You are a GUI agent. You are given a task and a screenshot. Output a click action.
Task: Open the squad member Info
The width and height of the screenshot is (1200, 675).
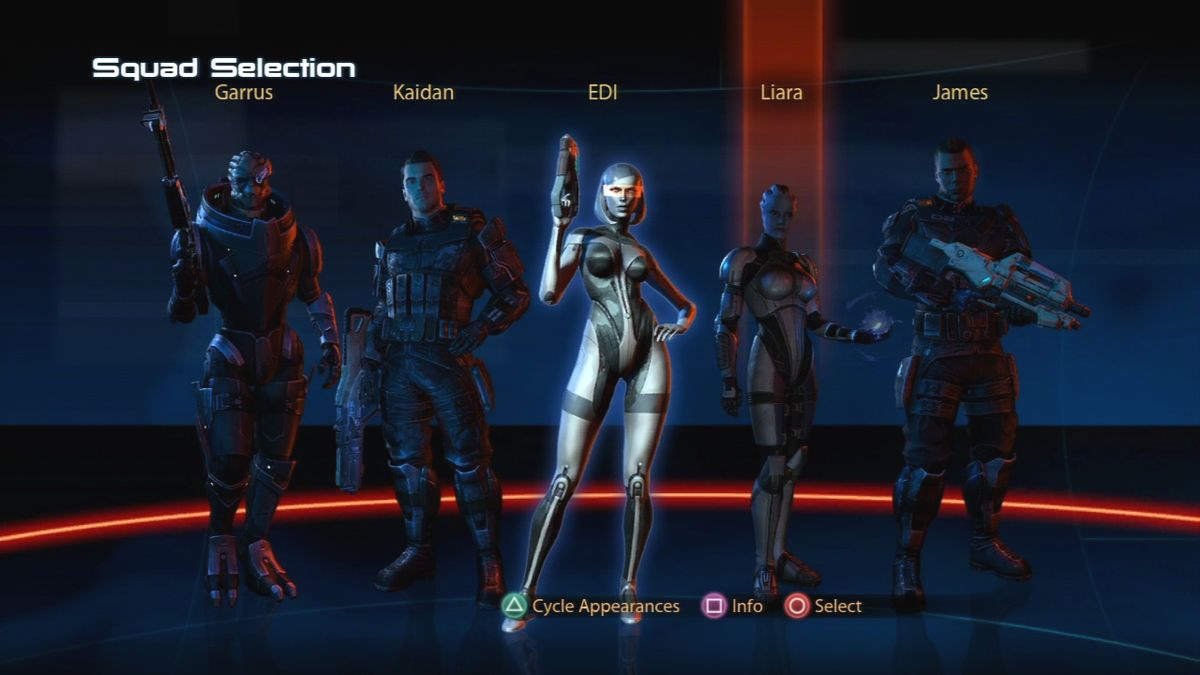(x=733, y=606)
